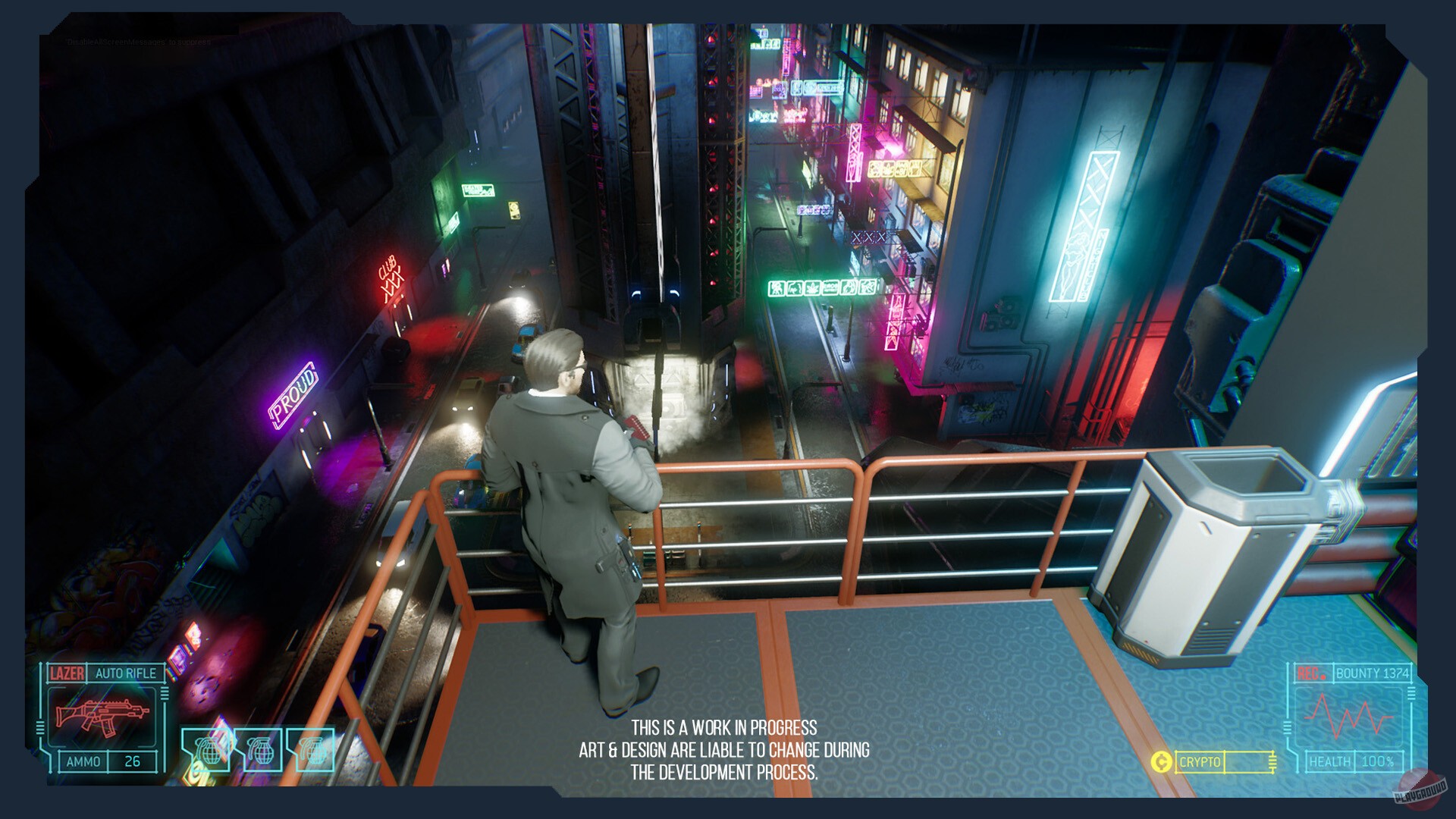Toggle the AUTO RIFLE fire mode label
Viewport: 1456px width, 819px height.
point(126,673)
